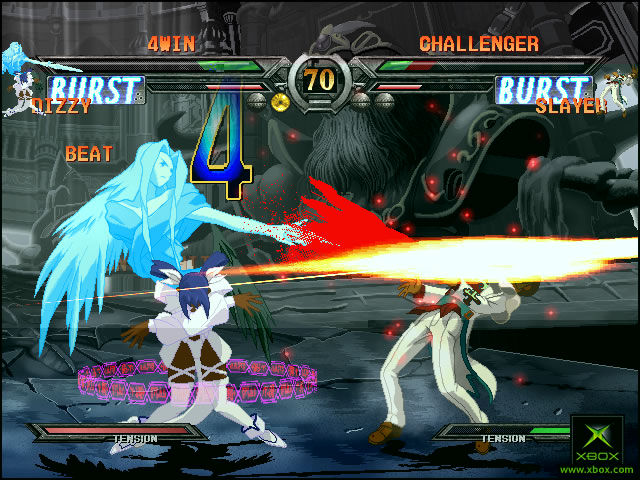Click Dizzy's BURST gauge icon
The height and width of the screenshot is (480, 640).
click(96, 90)
